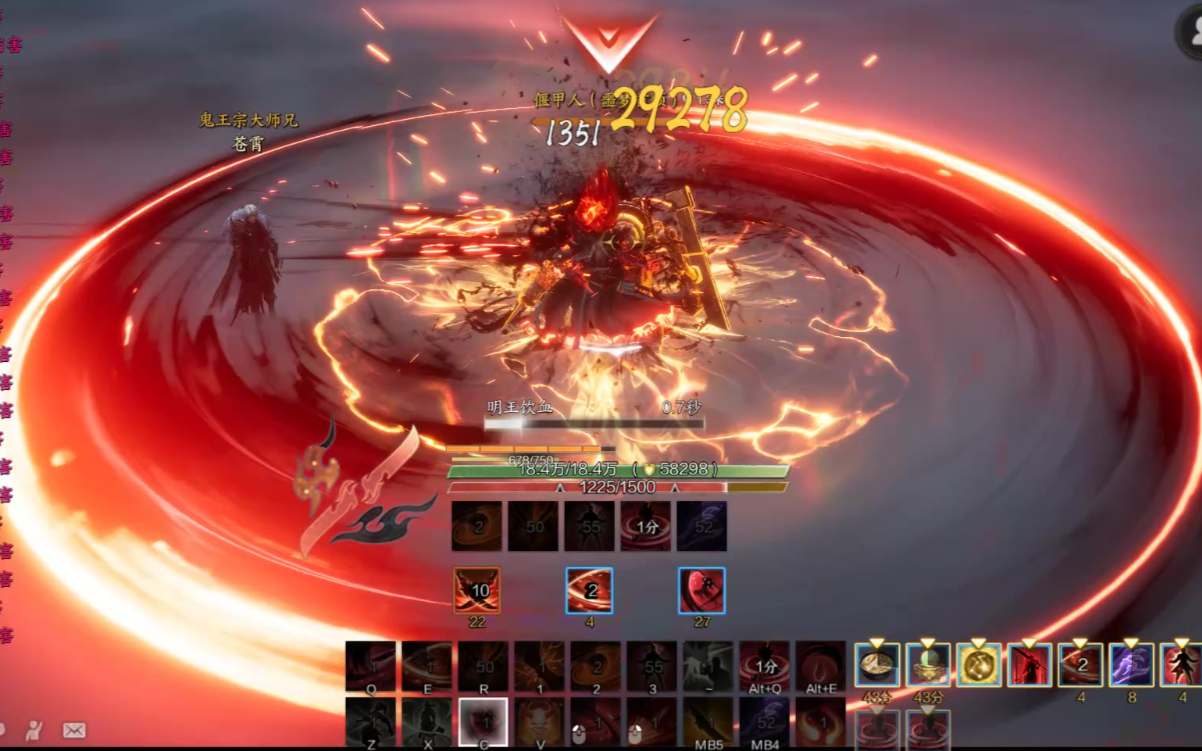Inspect the food bowl buff icon
The image size is (1202, 751).
(877, 665)
